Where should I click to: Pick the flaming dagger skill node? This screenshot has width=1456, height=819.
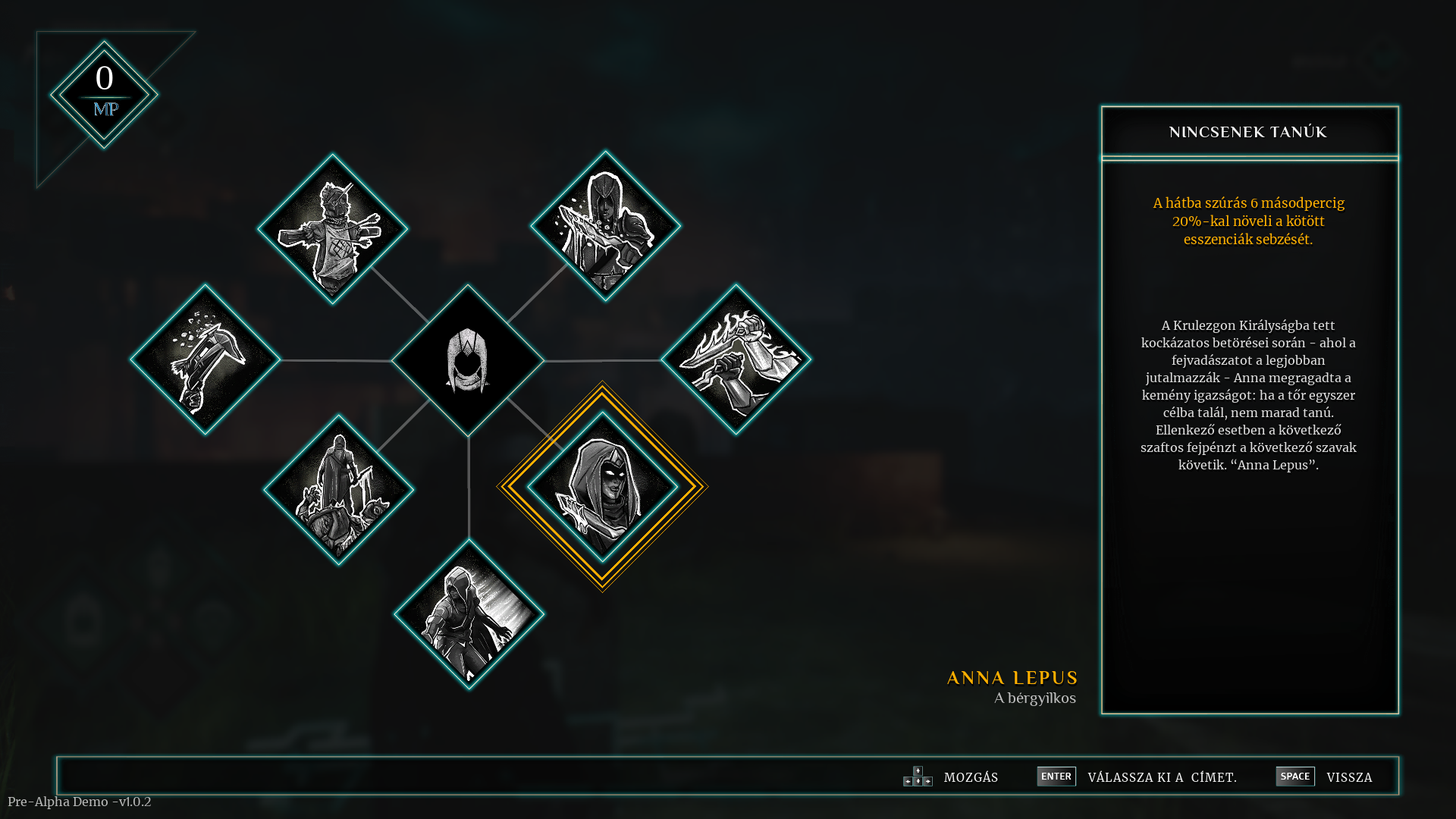736,359
